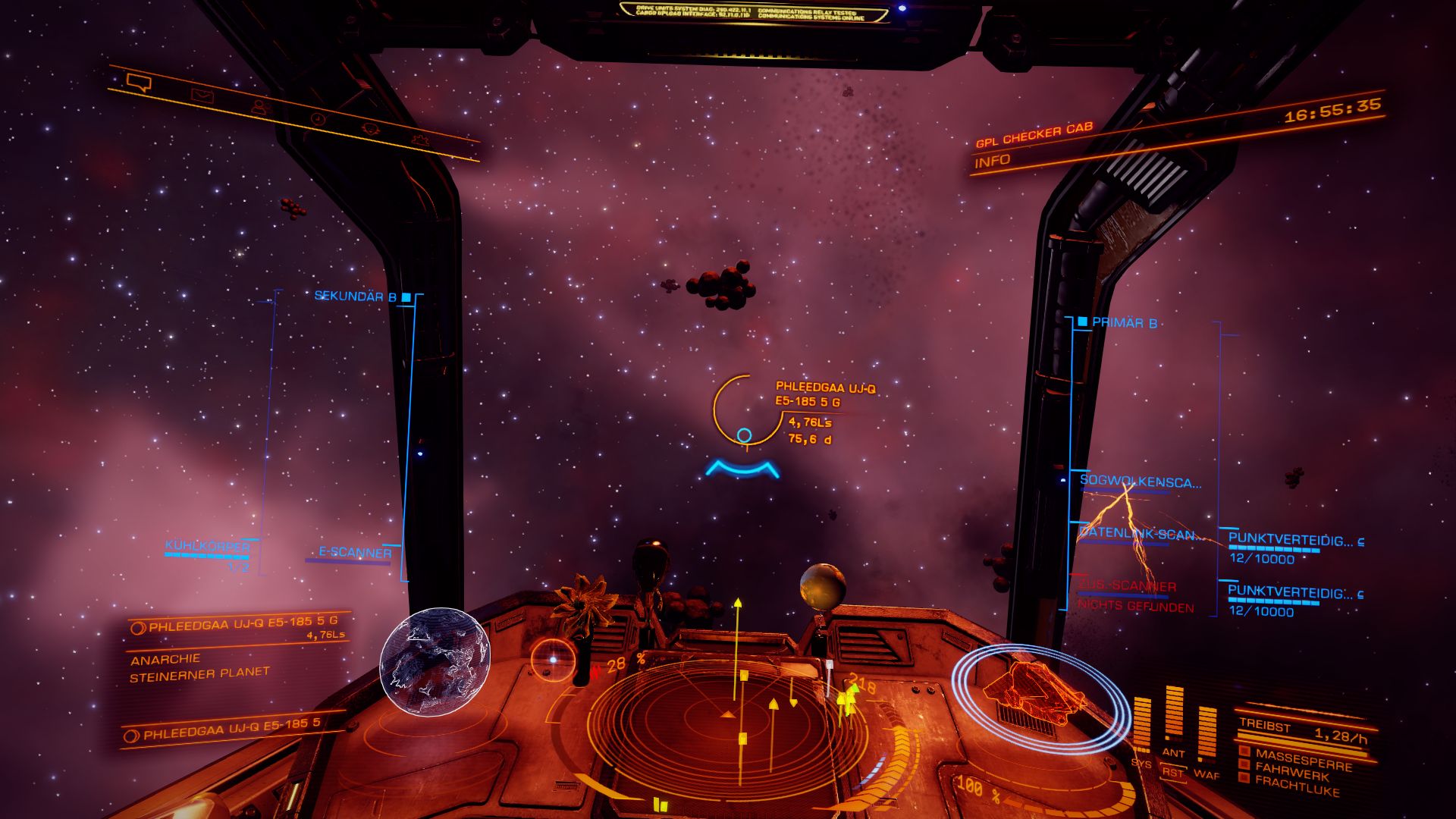Click the RST power reset label

1173,773
